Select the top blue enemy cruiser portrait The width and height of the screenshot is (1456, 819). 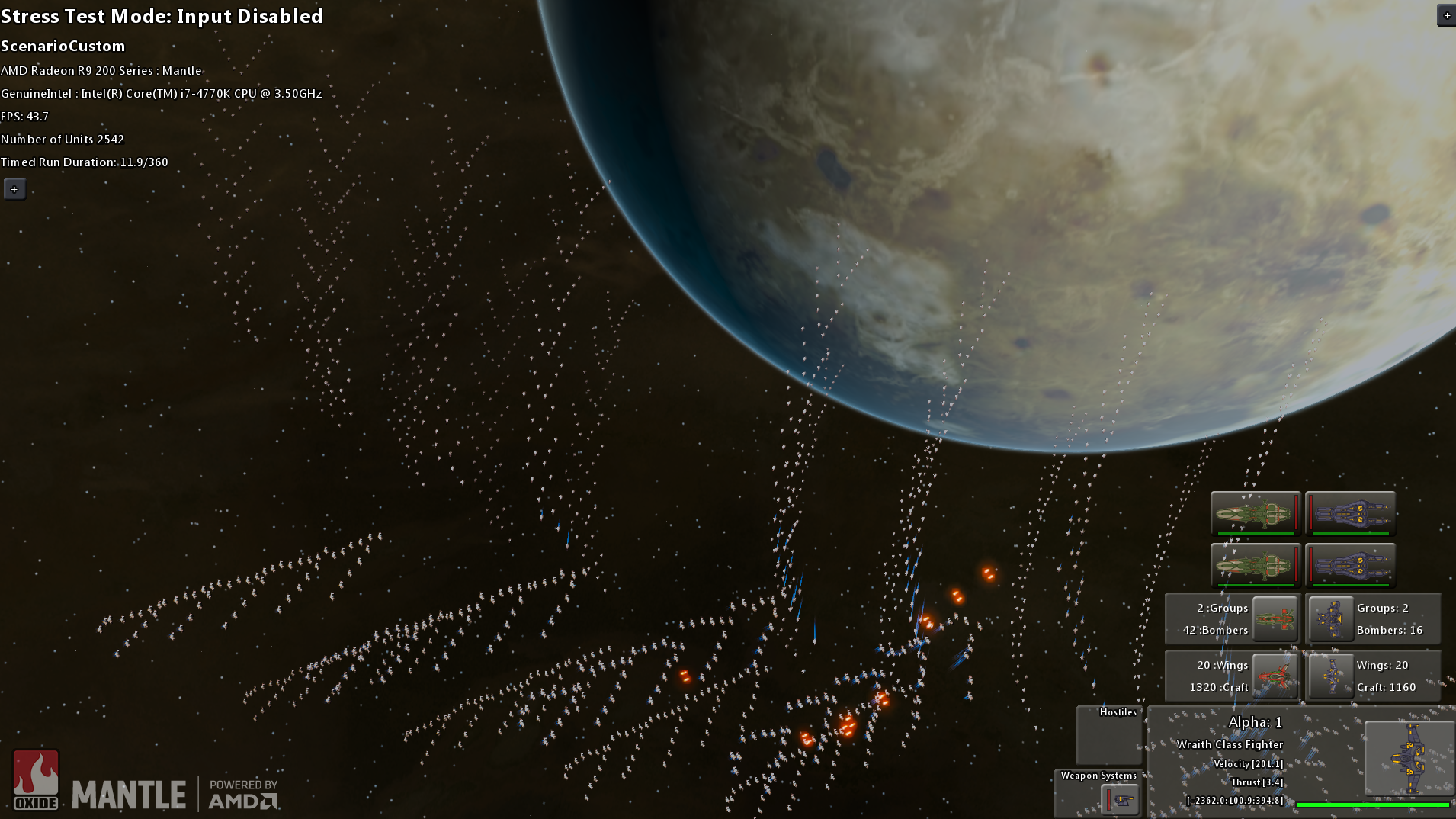click(1349, 514)
